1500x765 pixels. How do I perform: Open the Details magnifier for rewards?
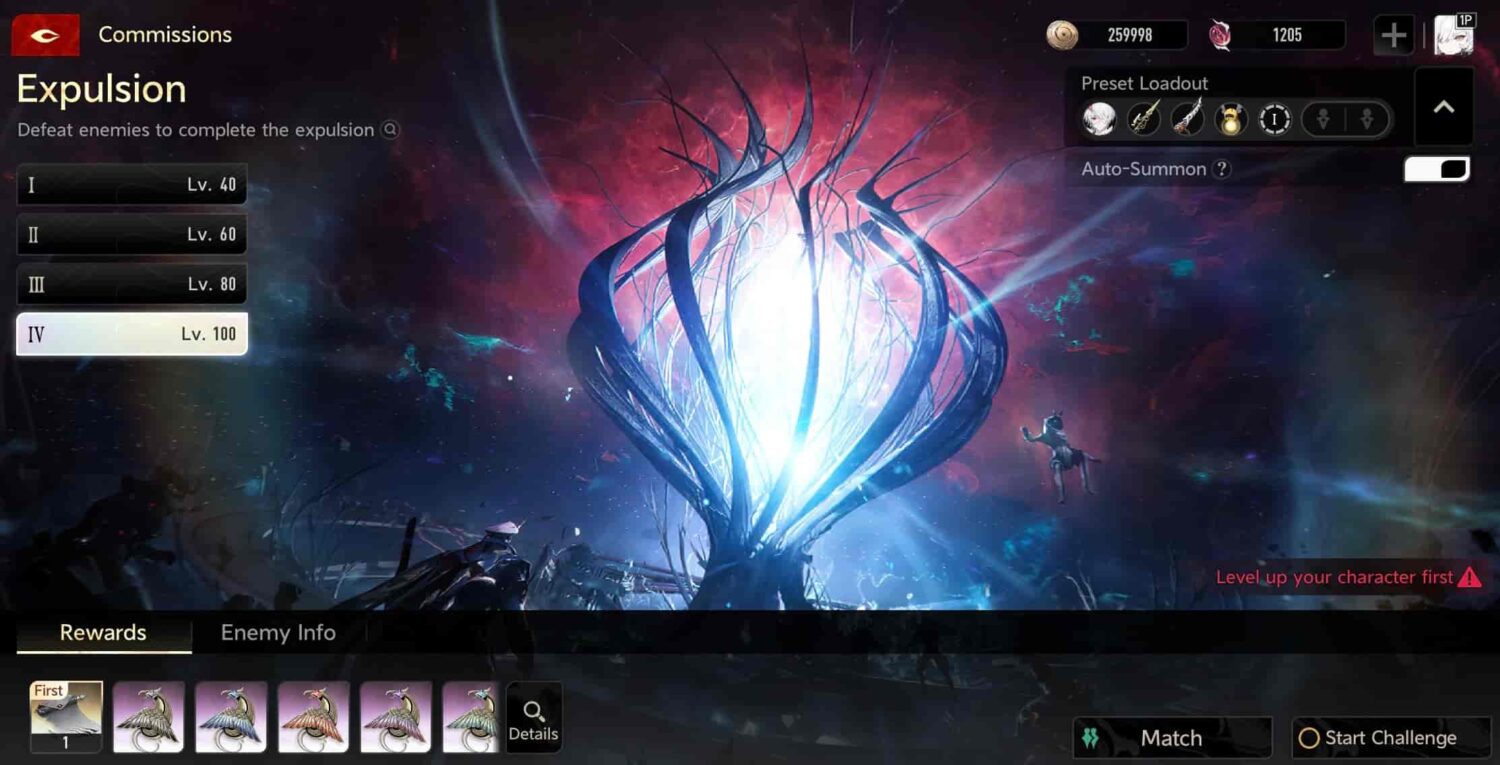coord(534,716)
